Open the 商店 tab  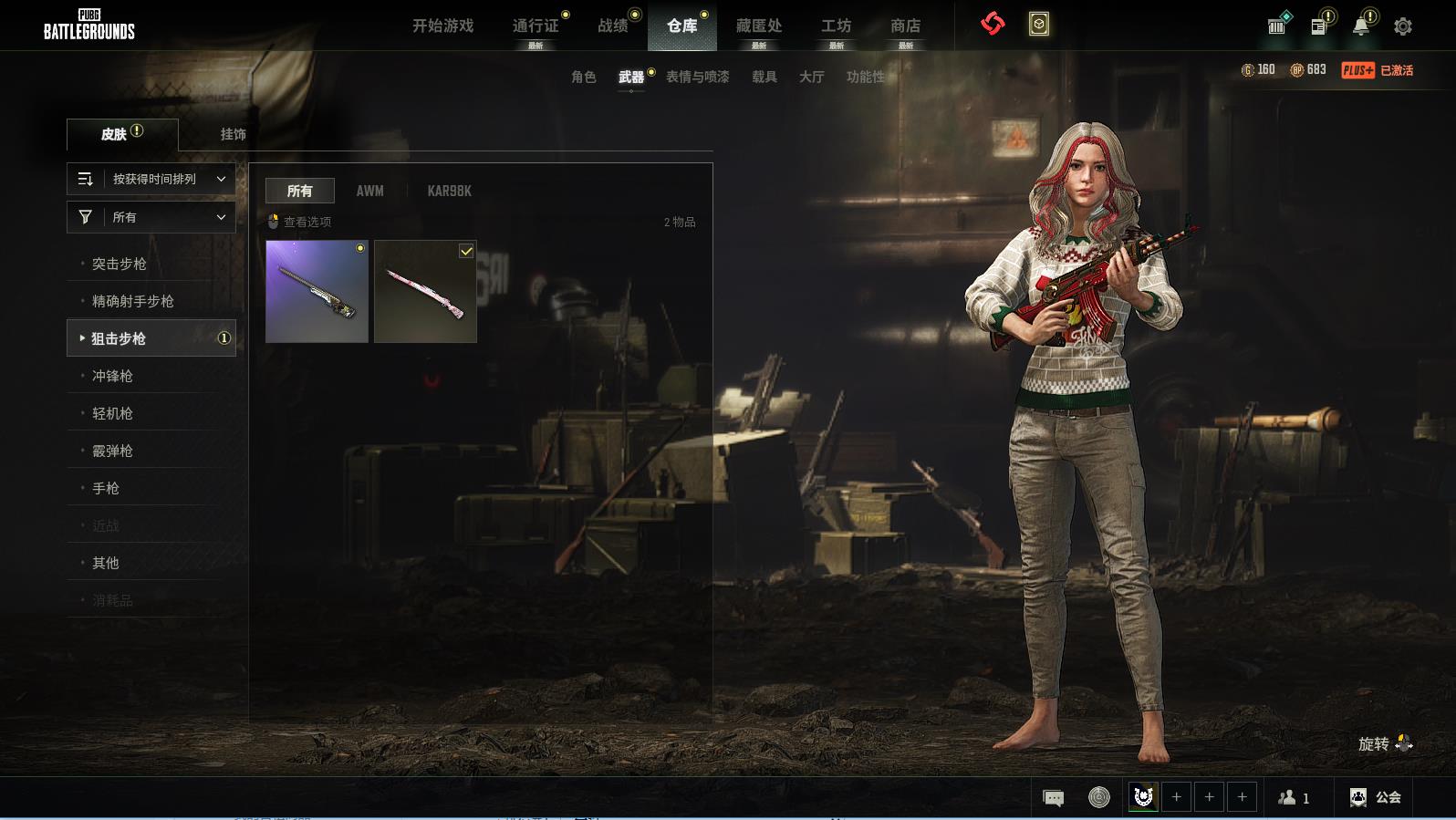coord(905,26)
